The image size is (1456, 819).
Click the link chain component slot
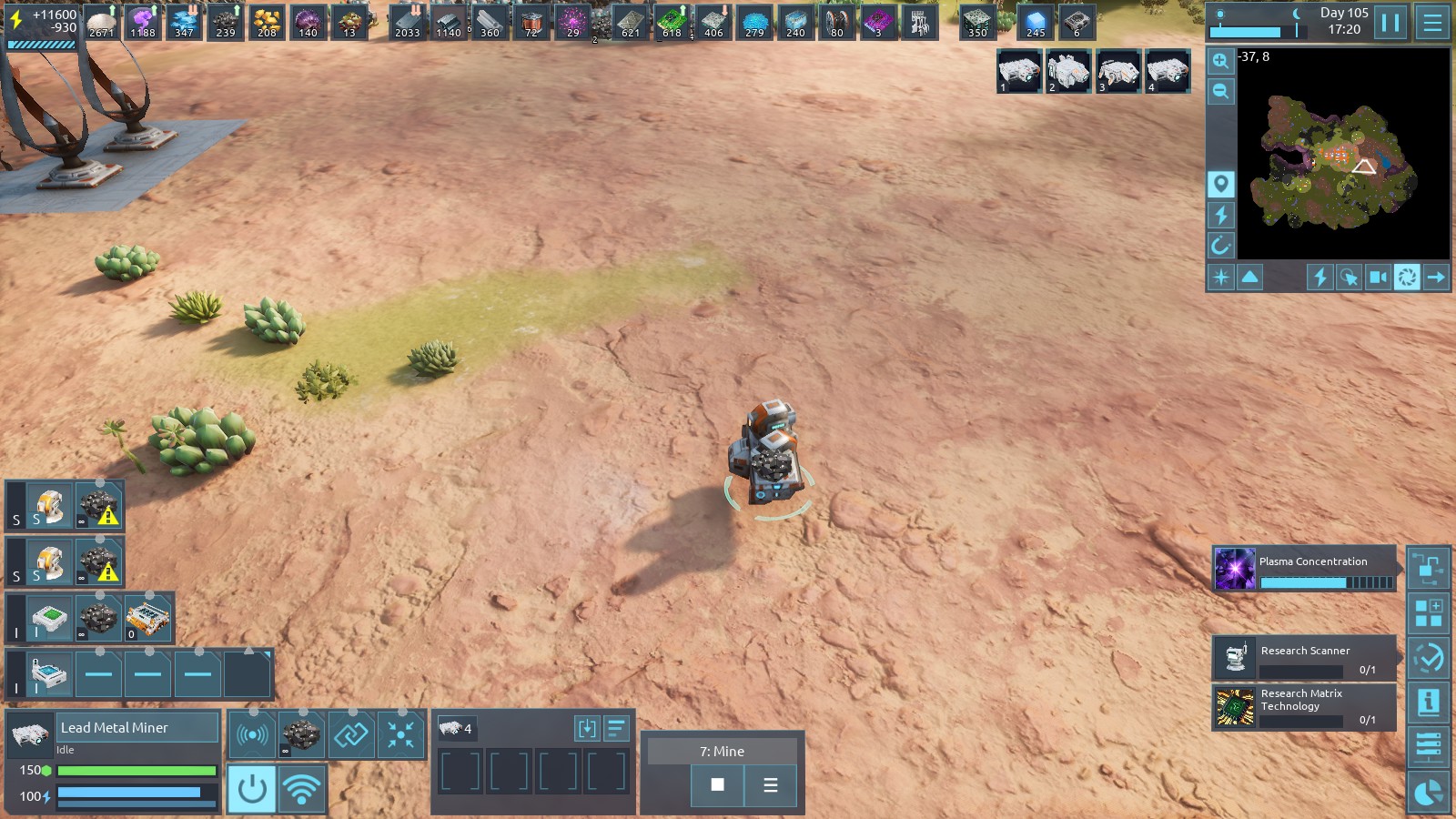[x=350, y=733]
